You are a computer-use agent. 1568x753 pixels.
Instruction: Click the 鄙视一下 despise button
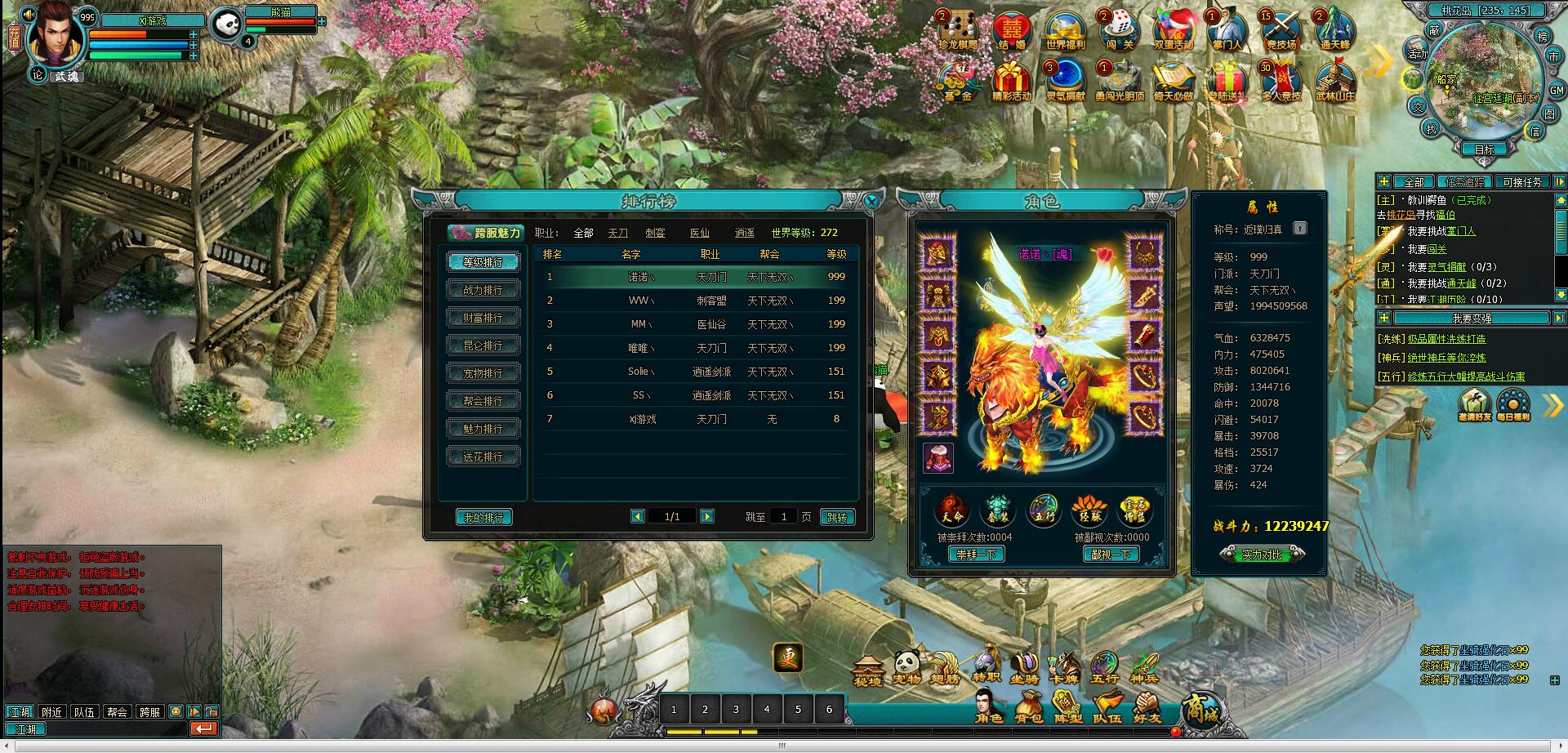(1111, 555)
